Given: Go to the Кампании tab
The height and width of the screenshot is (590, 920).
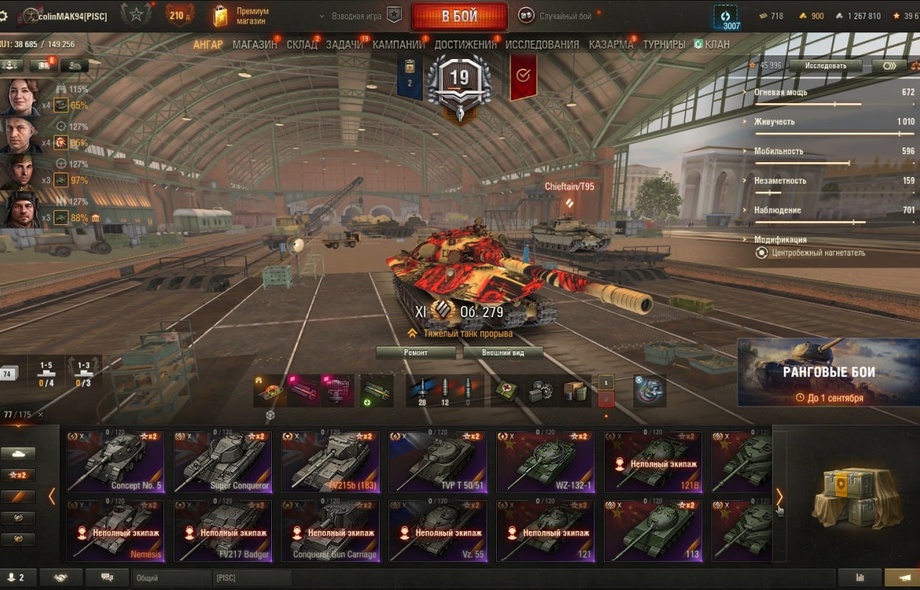Looking at the screenshot, I should (398, 45).
